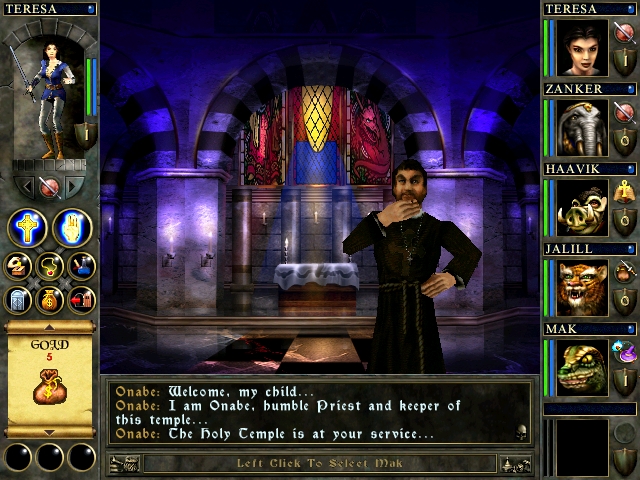Open the amulet necklace icon

tap(50, 267)
